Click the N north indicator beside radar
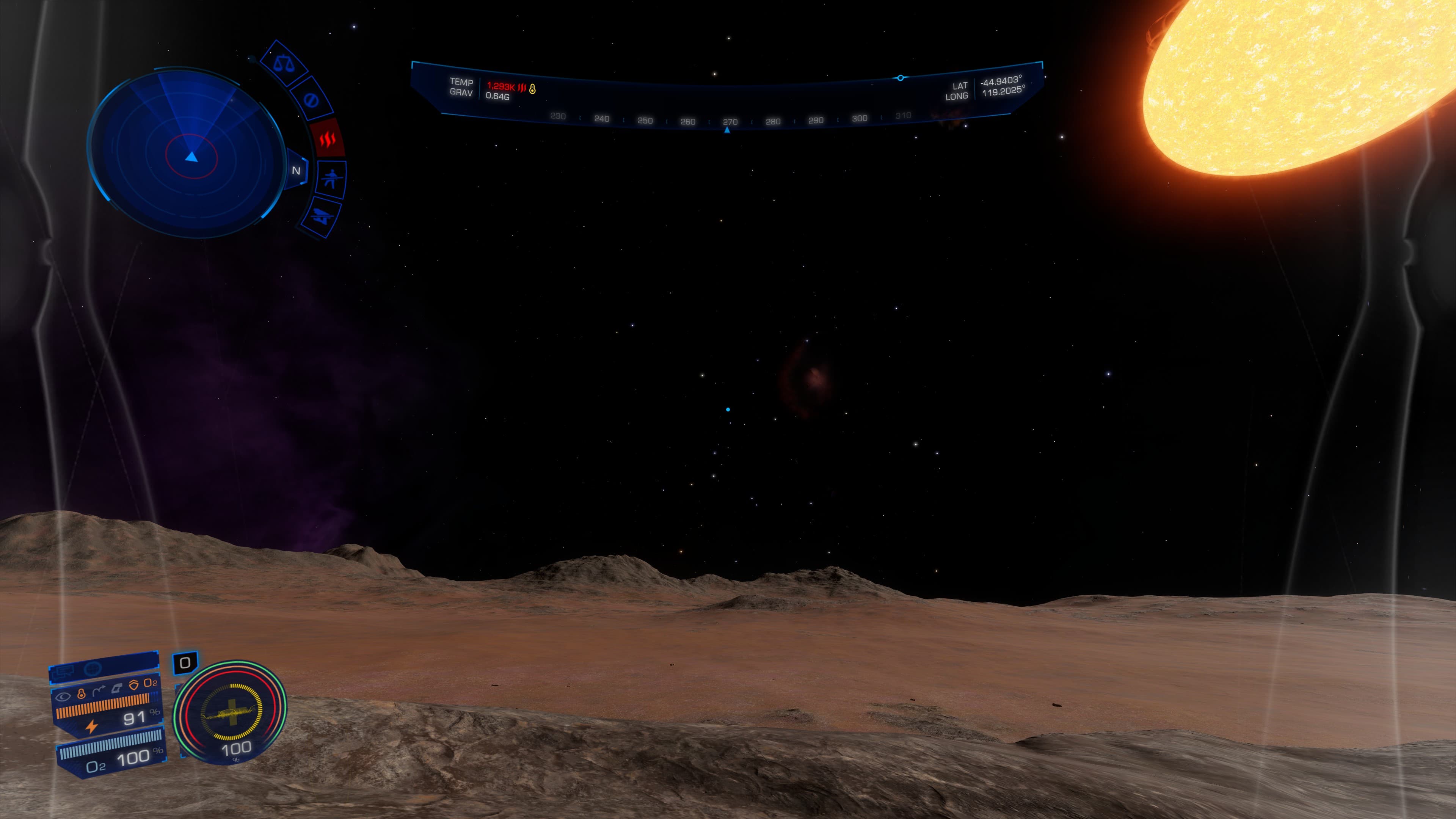This screenshot has height=819, width=1456. point(296,171)
